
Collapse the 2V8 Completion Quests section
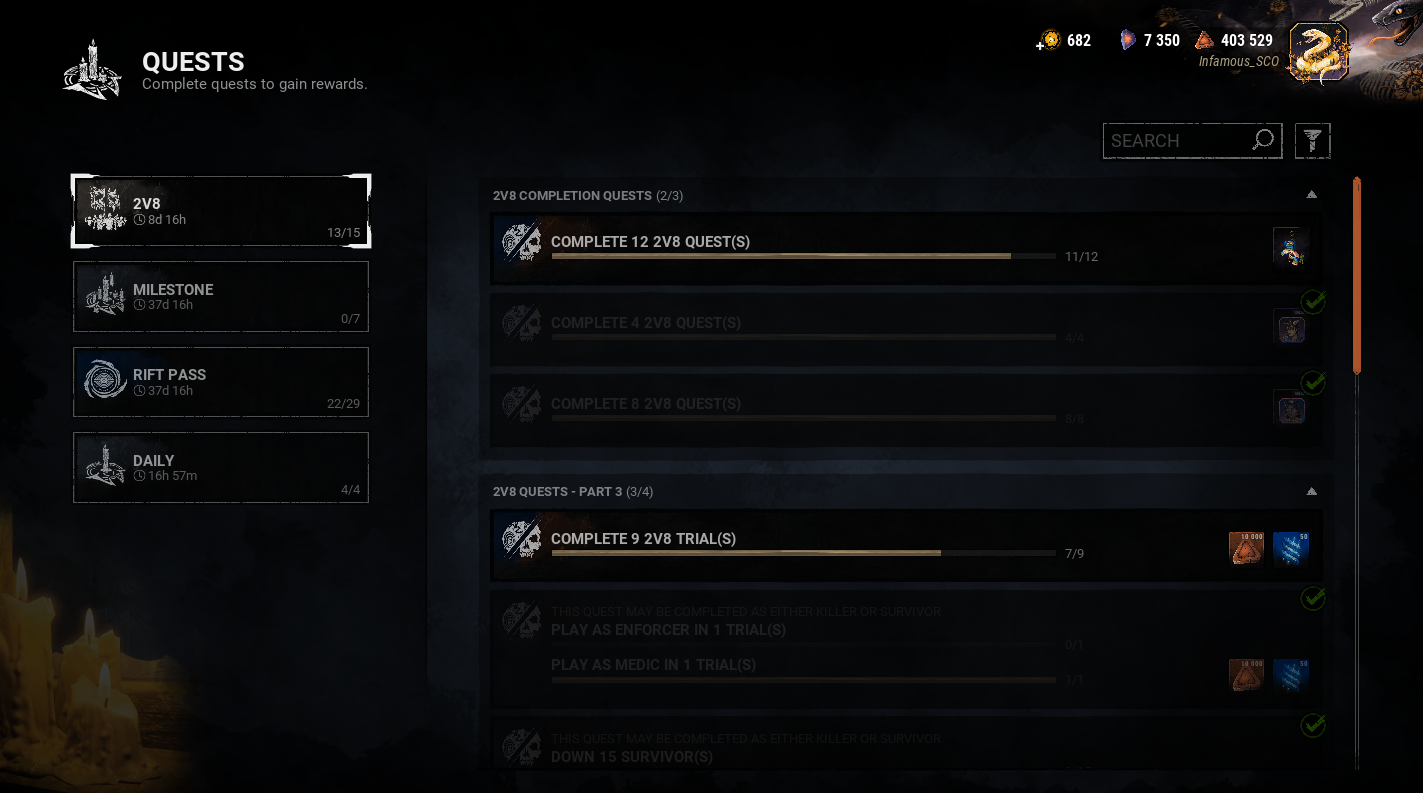(1311, 194)
